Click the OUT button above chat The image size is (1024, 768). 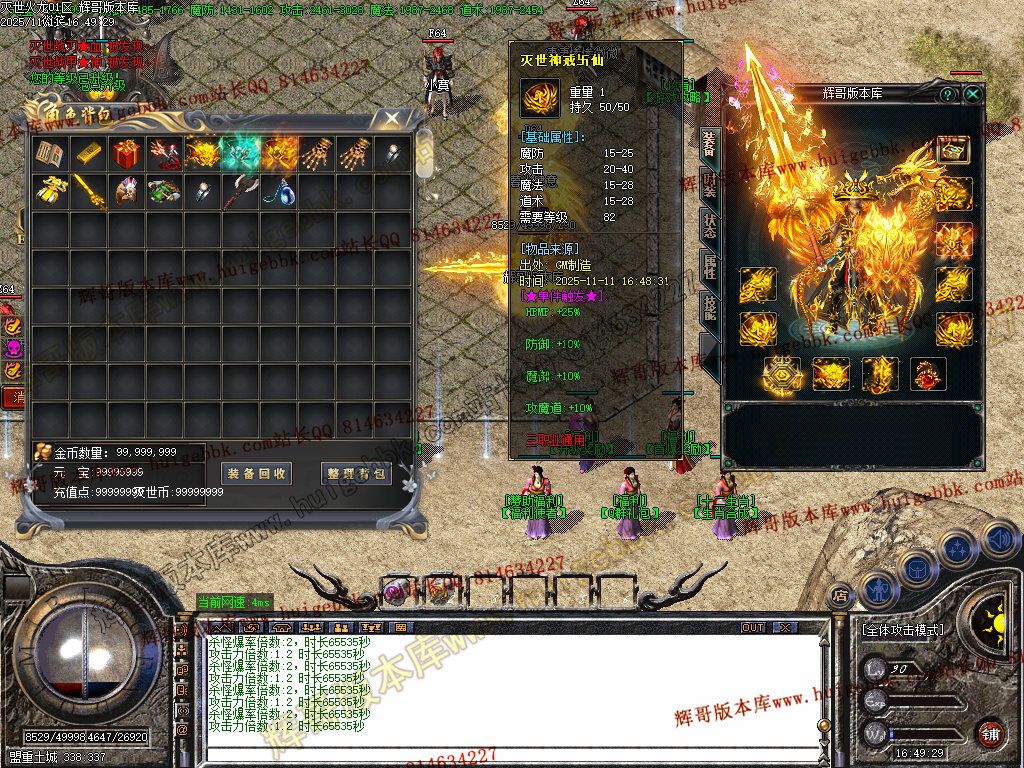[753, 627]
